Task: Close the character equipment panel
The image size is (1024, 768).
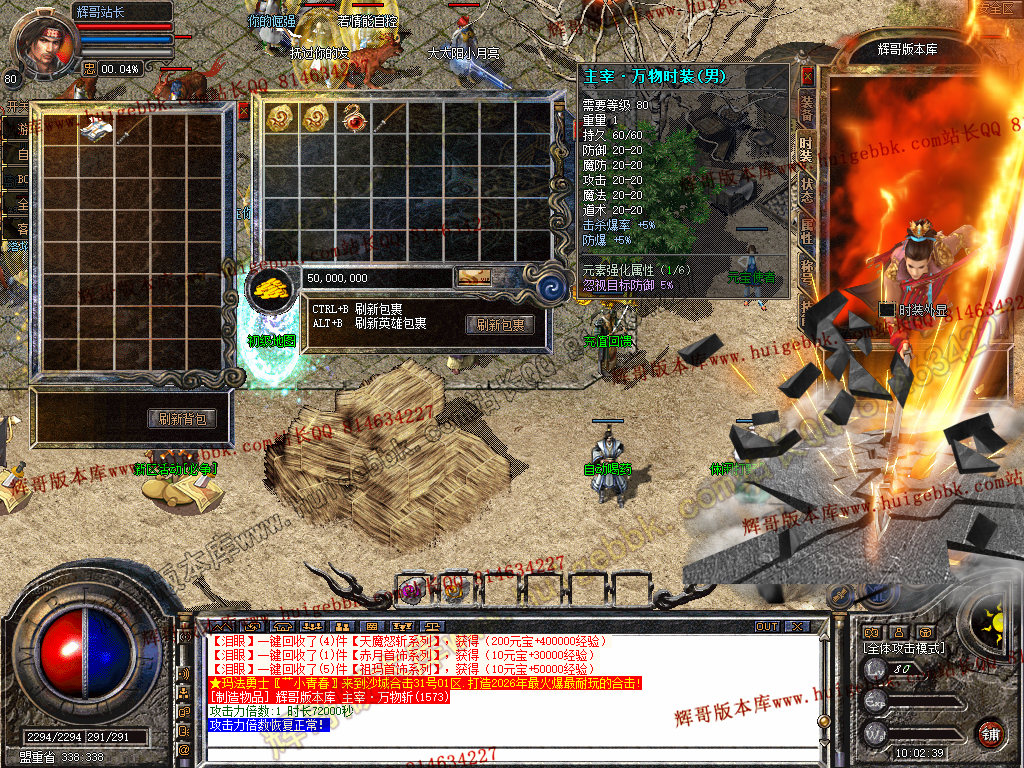Action: pyautogui.click(x=808, y=77)
